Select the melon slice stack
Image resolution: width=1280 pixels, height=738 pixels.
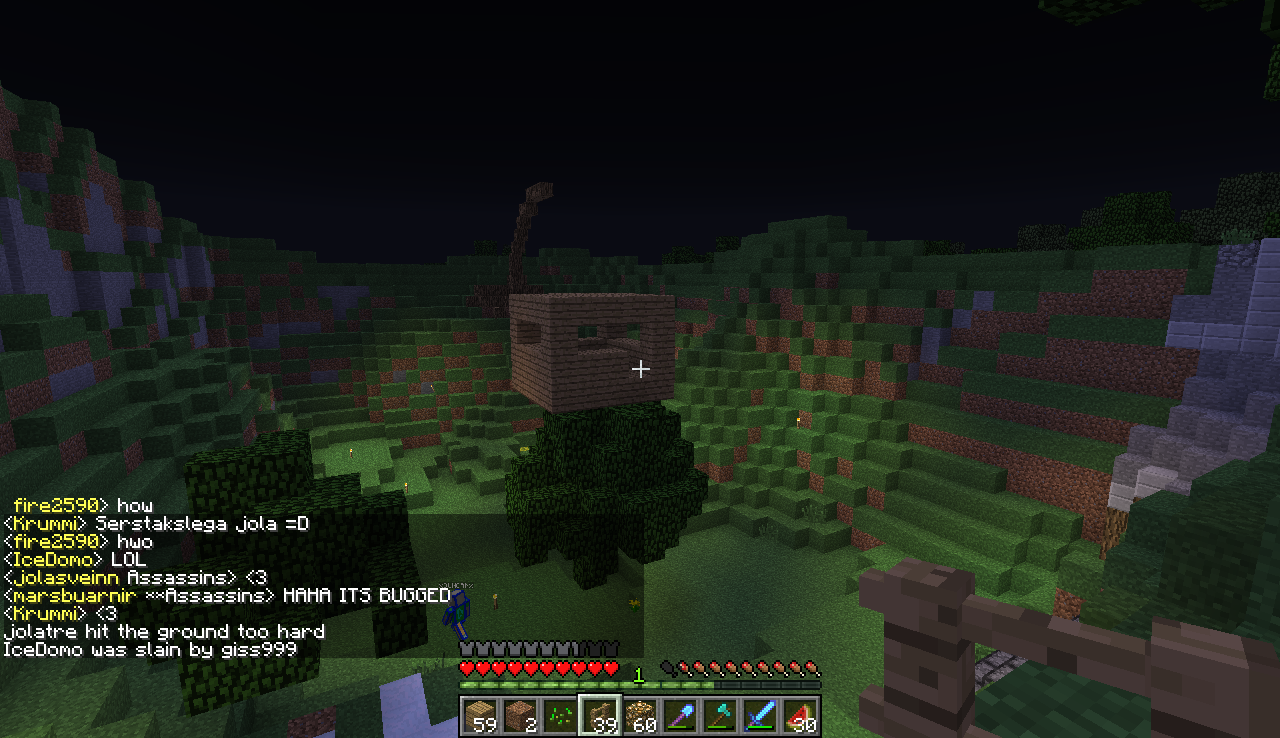pos(800,716)
